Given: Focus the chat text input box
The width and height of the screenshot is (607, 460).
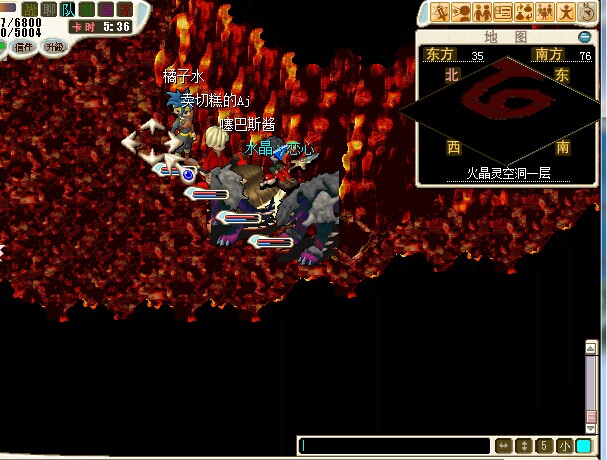Looking at the screenshot, I should [x=394, y=445].
